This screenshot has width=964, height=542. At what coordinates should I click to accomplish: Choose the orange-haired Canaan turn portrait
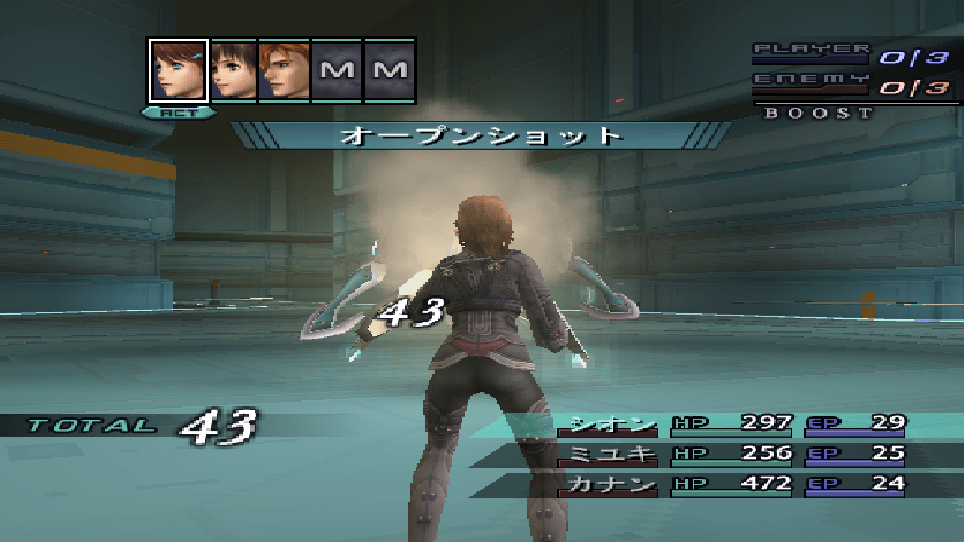(x=284, y=70)
